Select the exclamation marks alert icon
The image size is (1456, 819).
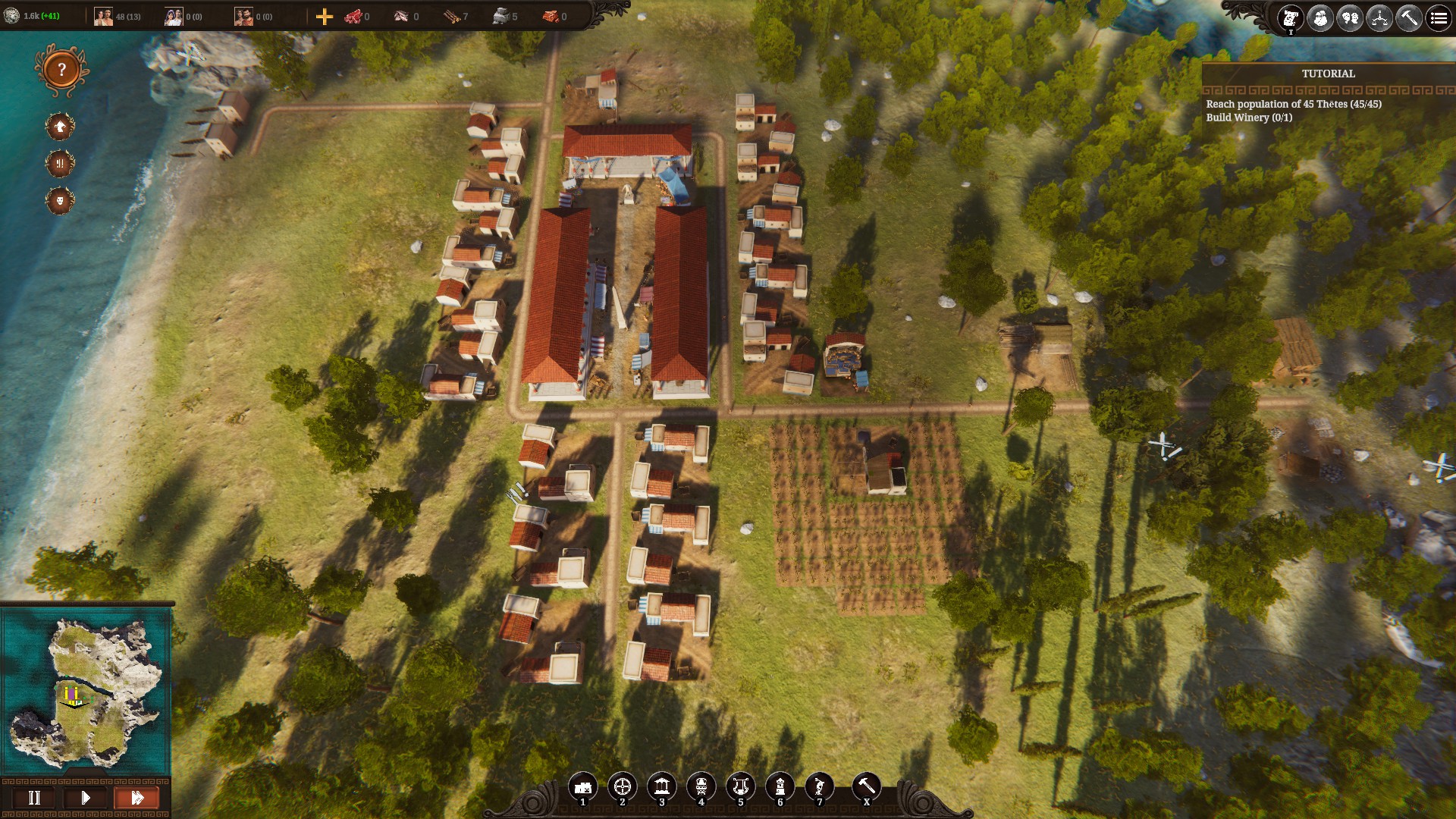pyautogui.click(x=60, y=163)
